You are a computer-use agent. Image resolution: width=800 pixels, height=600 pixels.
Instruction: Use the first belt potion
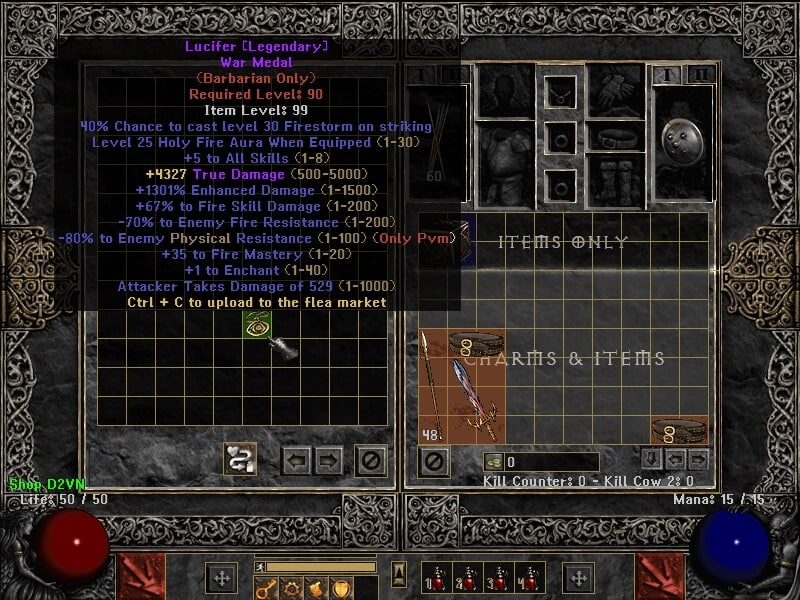click(x=437, y=580)
